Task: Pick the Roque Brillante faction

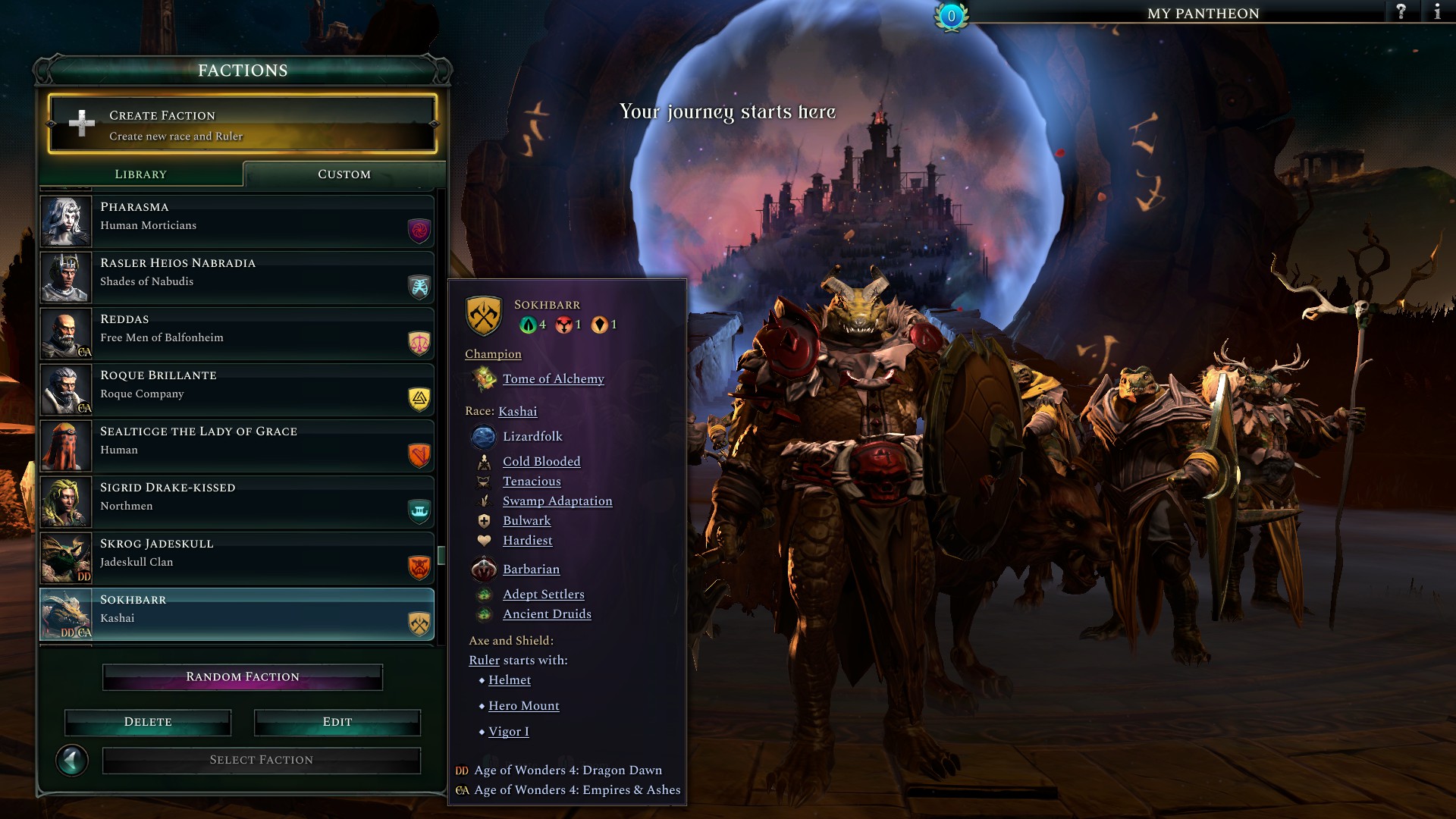Action: (237, 390)
